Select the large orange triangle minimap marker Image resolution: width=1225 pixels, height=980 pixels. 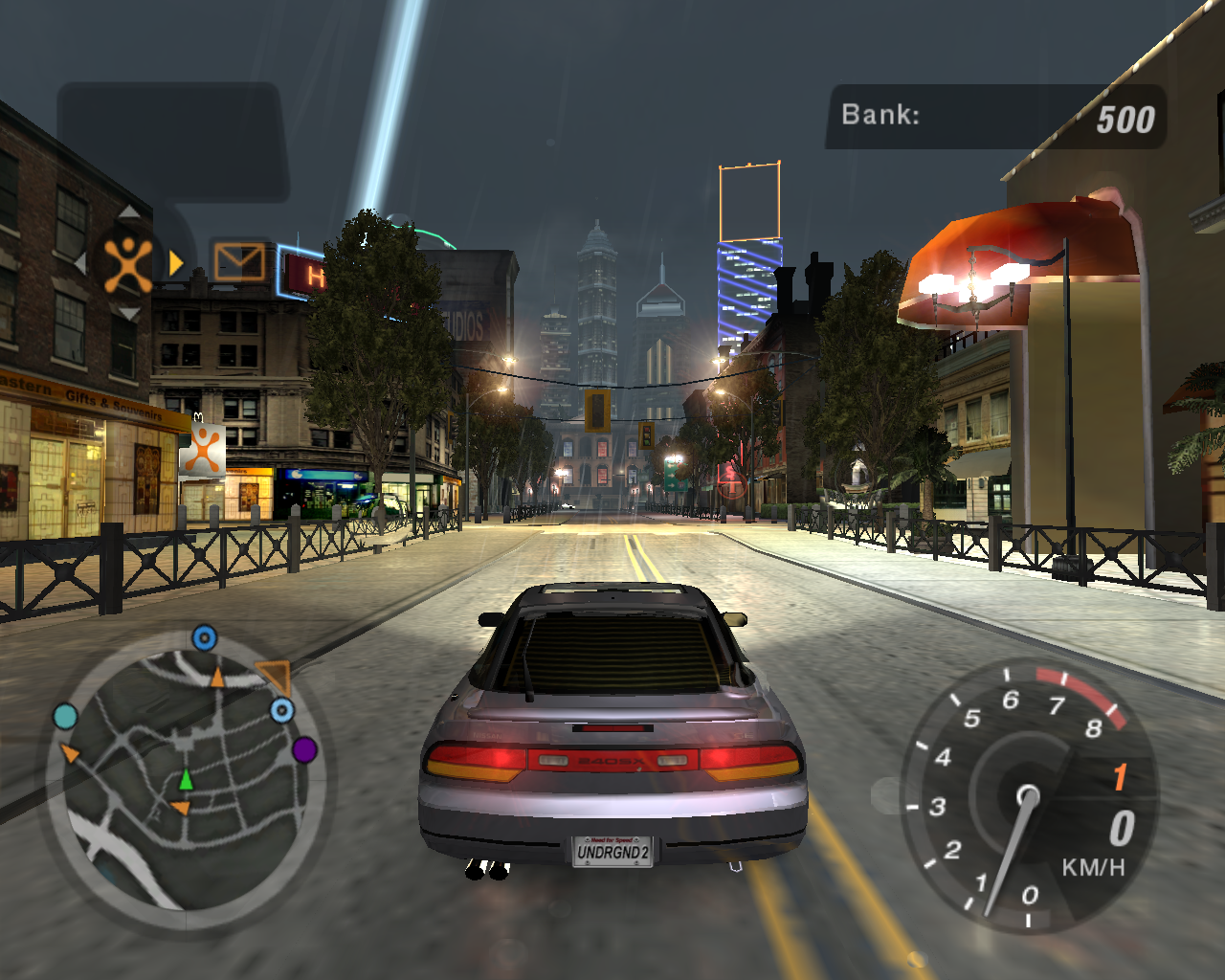point(275,676)
